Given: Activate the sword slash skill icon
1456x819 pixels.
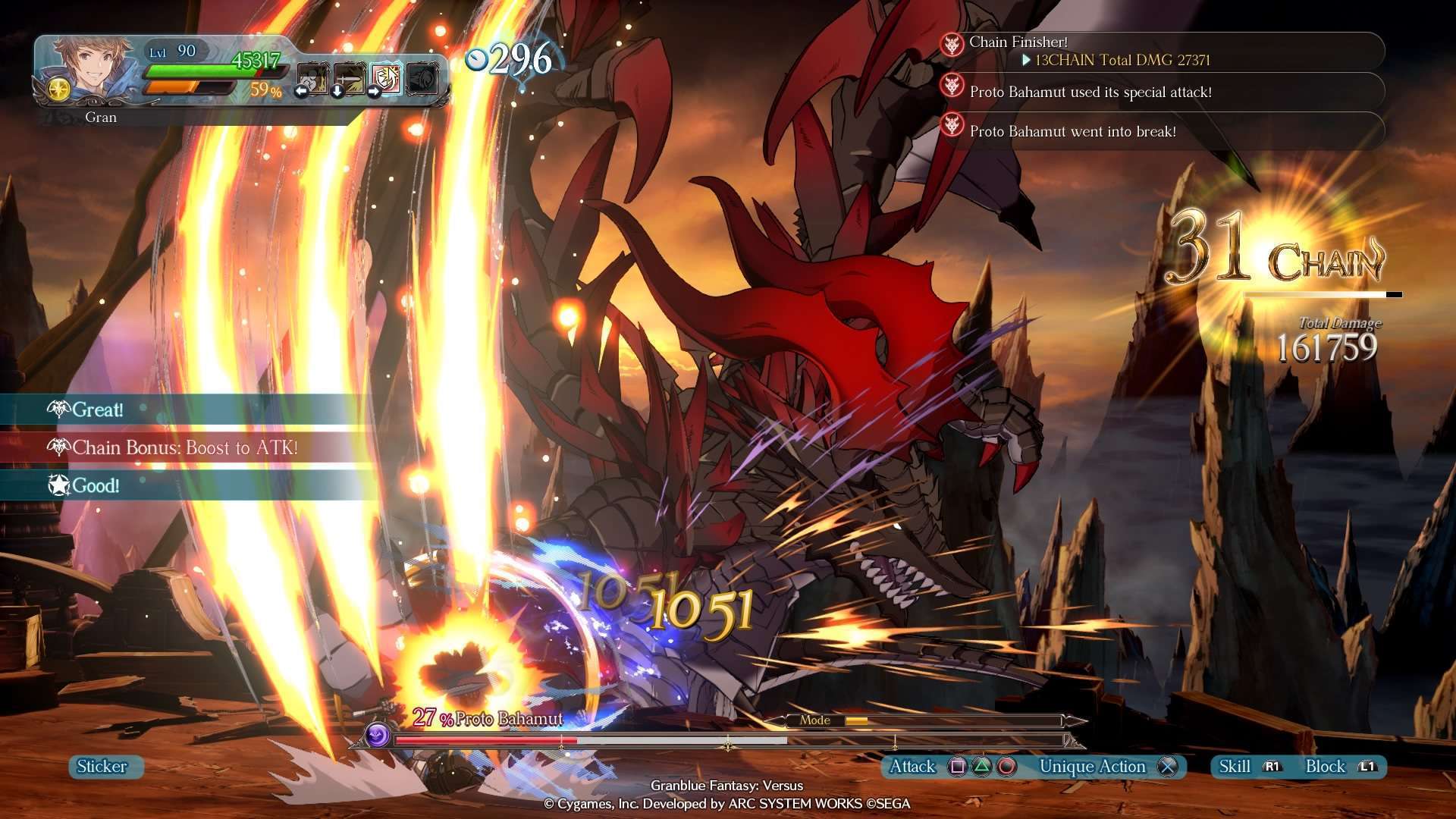Looking at the screenshot, I should pos(349,78).
